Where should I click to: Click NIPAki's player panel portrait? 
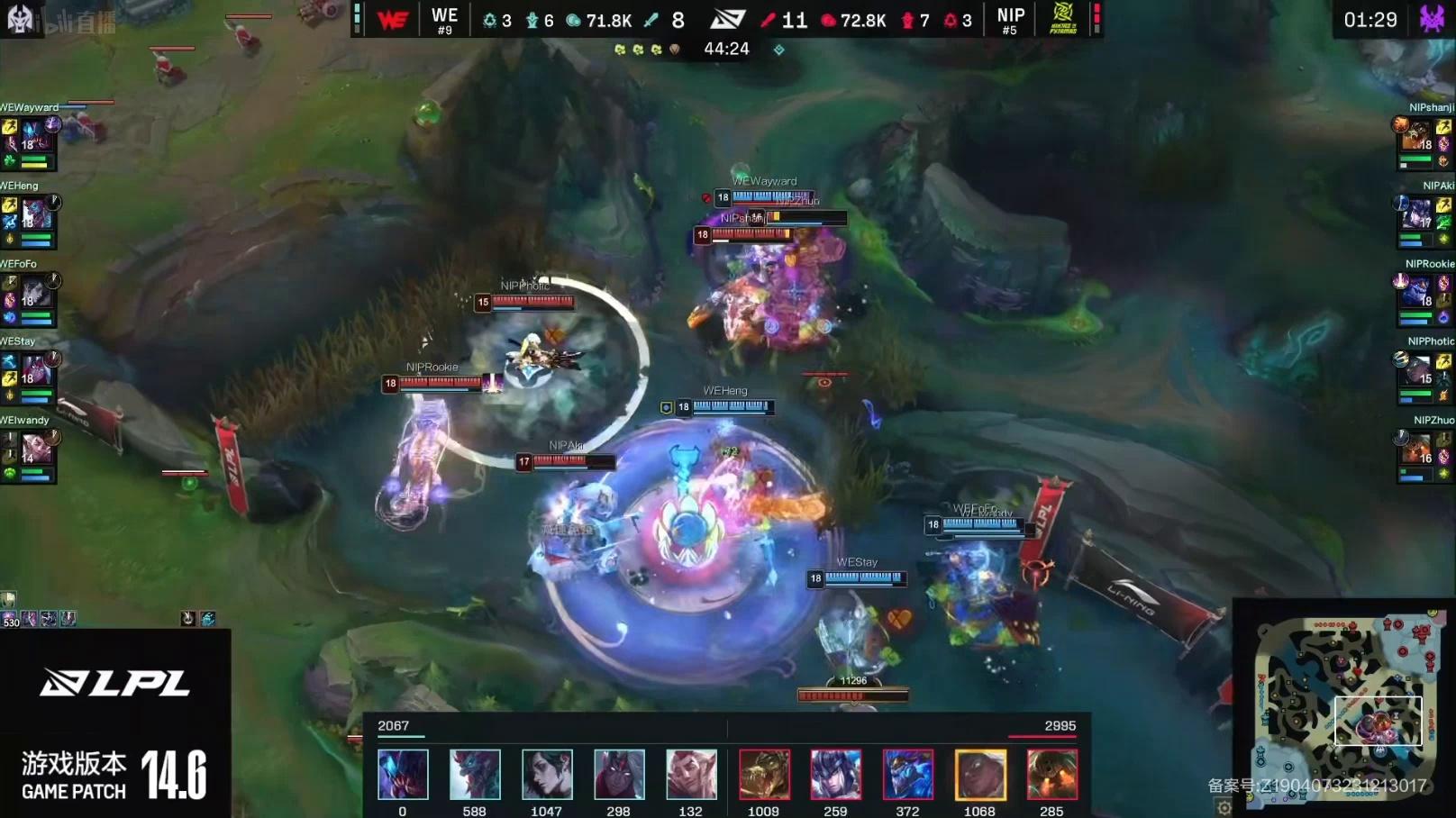click(x=1416, y=214)
